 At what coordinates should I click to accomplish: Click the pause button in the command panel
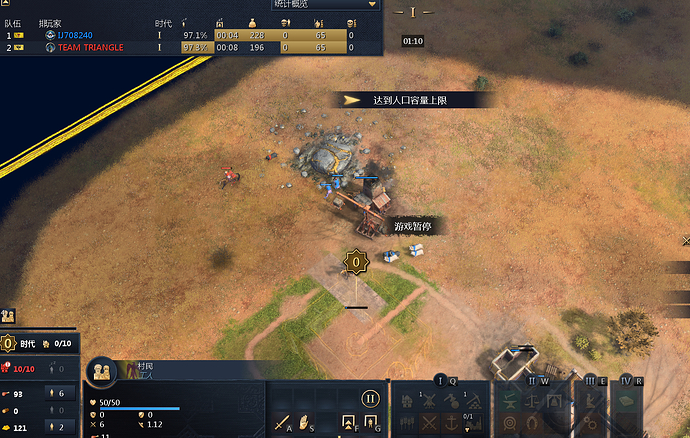pyautogui.click(x=371, y=398)
